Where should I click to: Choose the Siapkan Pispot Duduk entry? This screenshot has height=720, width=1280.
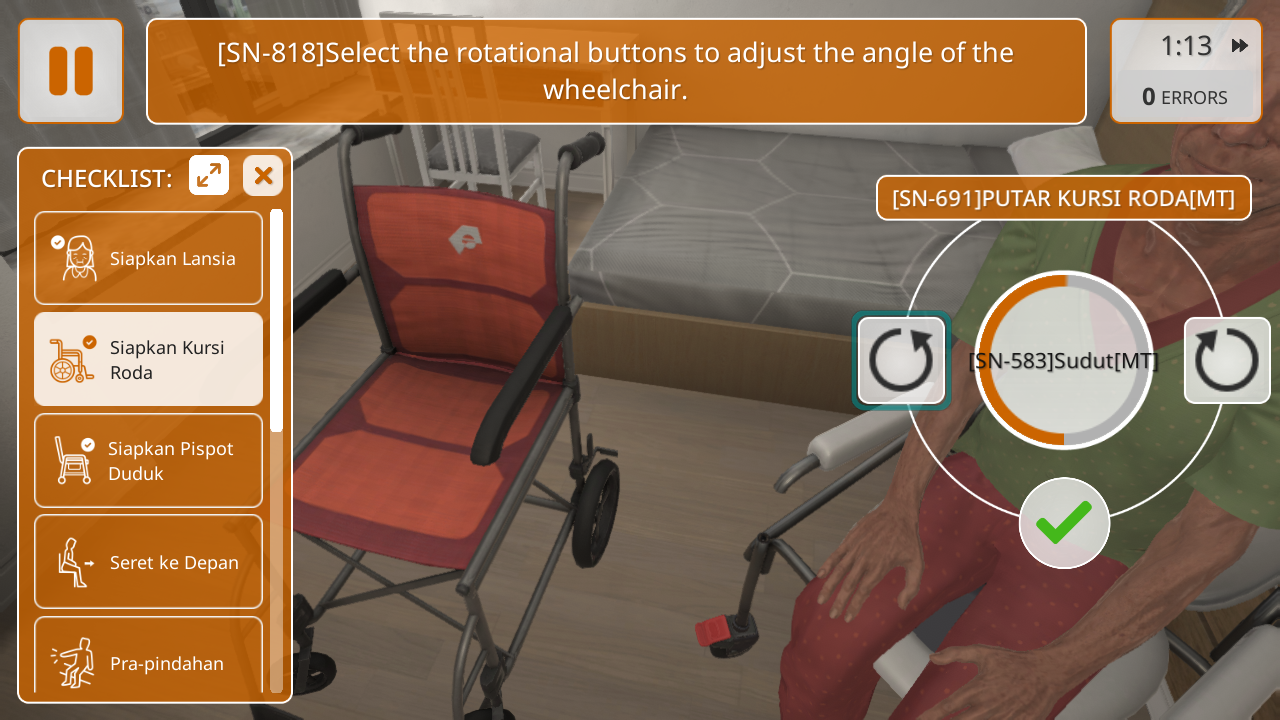[x=149, y=460]
